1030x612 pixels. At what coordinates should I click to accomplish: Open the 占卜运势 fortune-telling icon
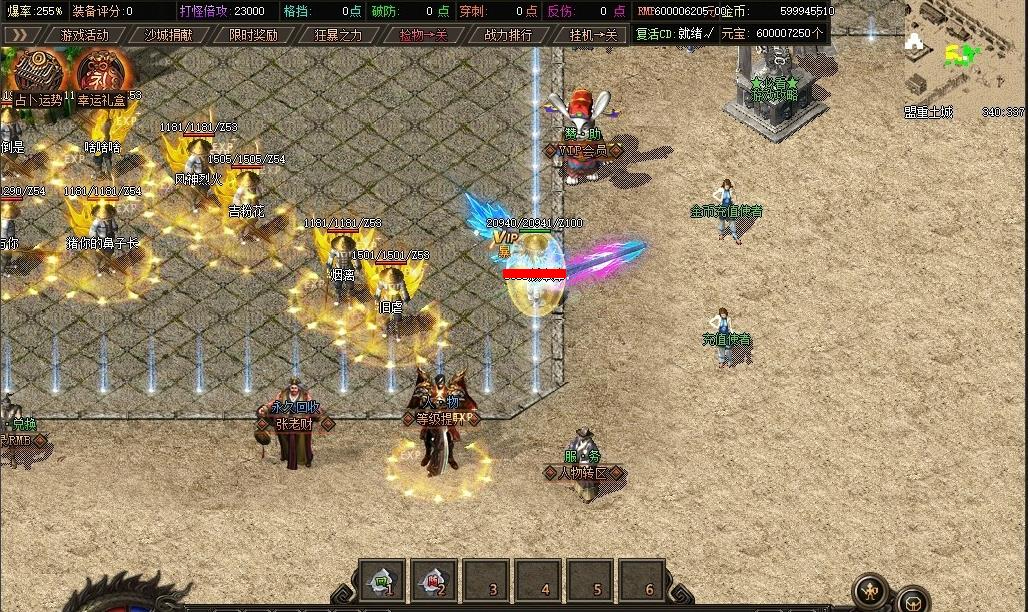(x=38, y=76)
